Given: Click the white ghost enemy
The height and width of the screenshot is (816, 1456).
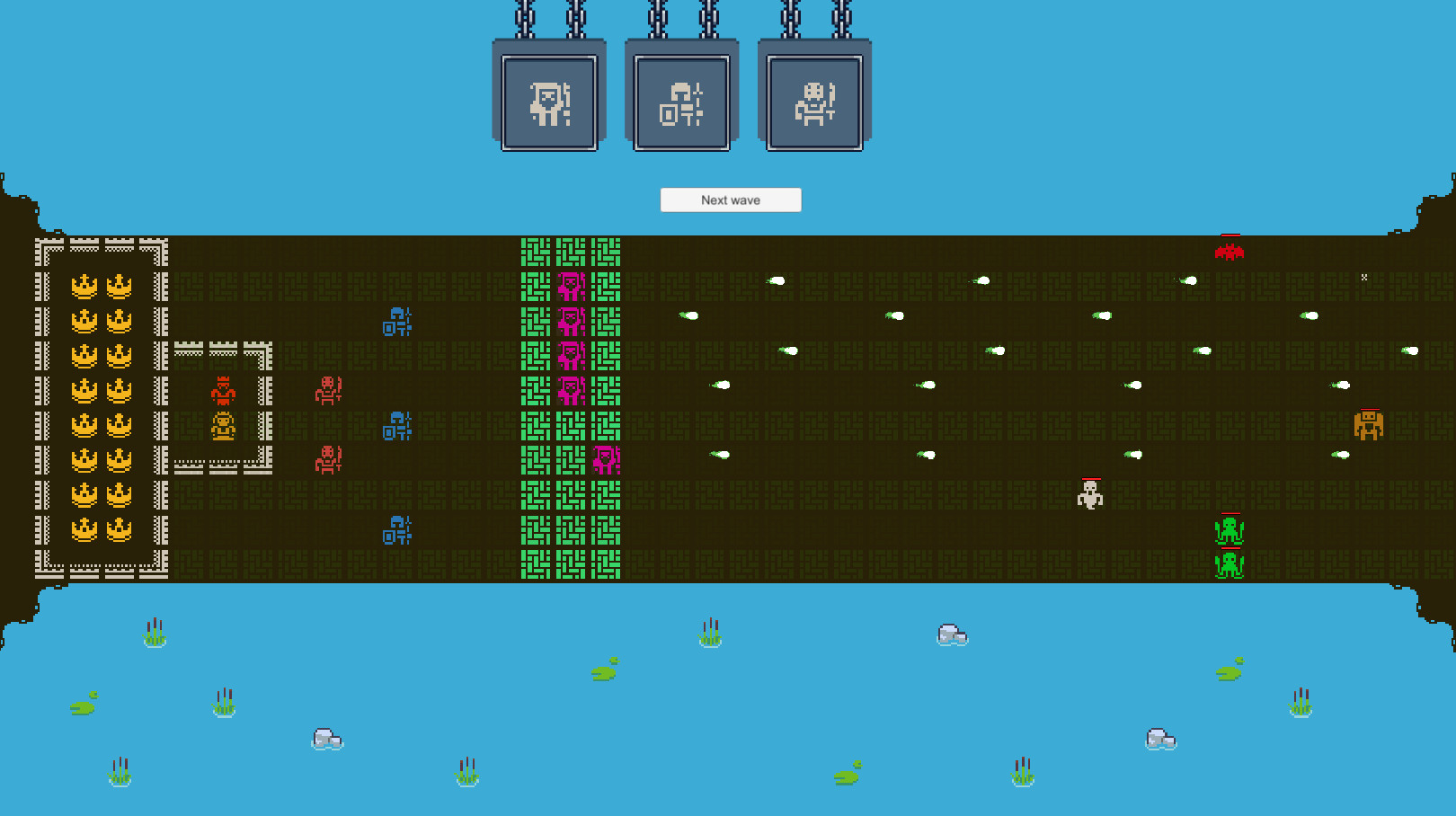Looking at the screenshot, I should (x=1089, y=495).
